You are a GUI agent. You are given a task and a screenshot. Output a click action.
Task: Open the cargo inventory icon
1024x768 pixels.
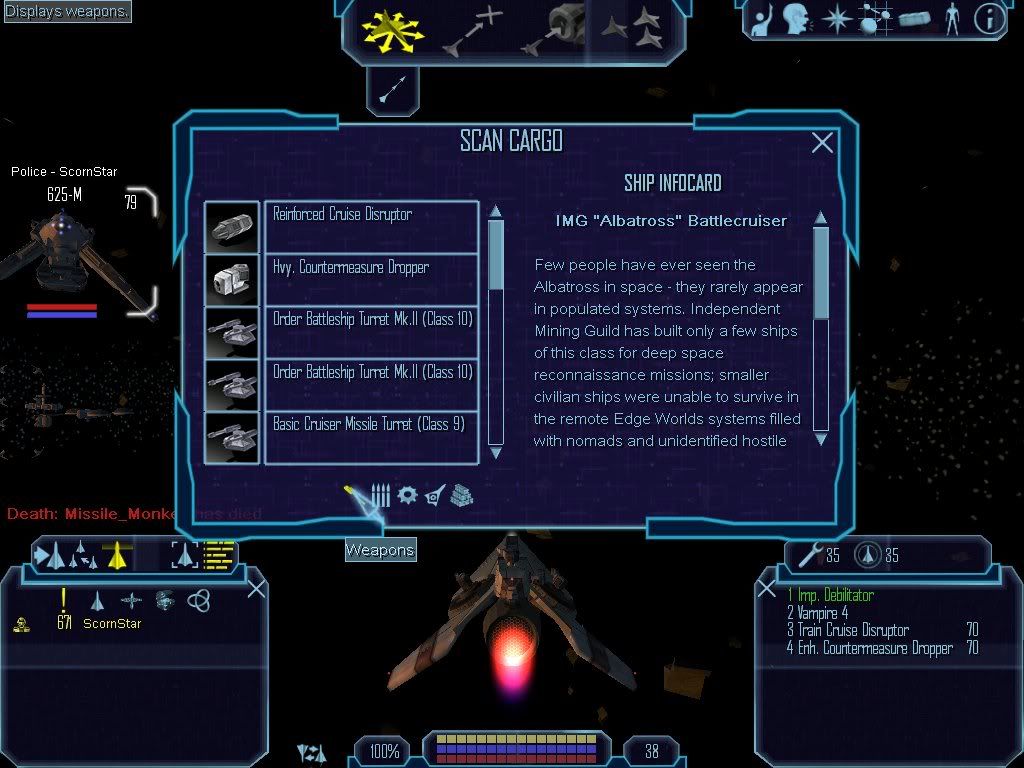point(914,19)
